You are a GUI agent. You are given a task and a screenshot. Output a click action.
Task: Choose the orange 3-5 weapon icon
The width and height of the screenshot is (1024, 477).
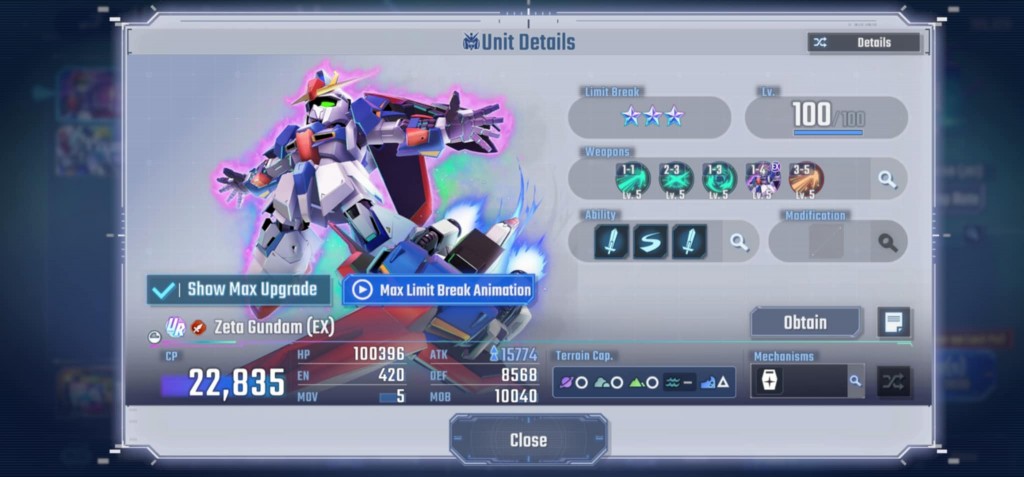(806, 179)
